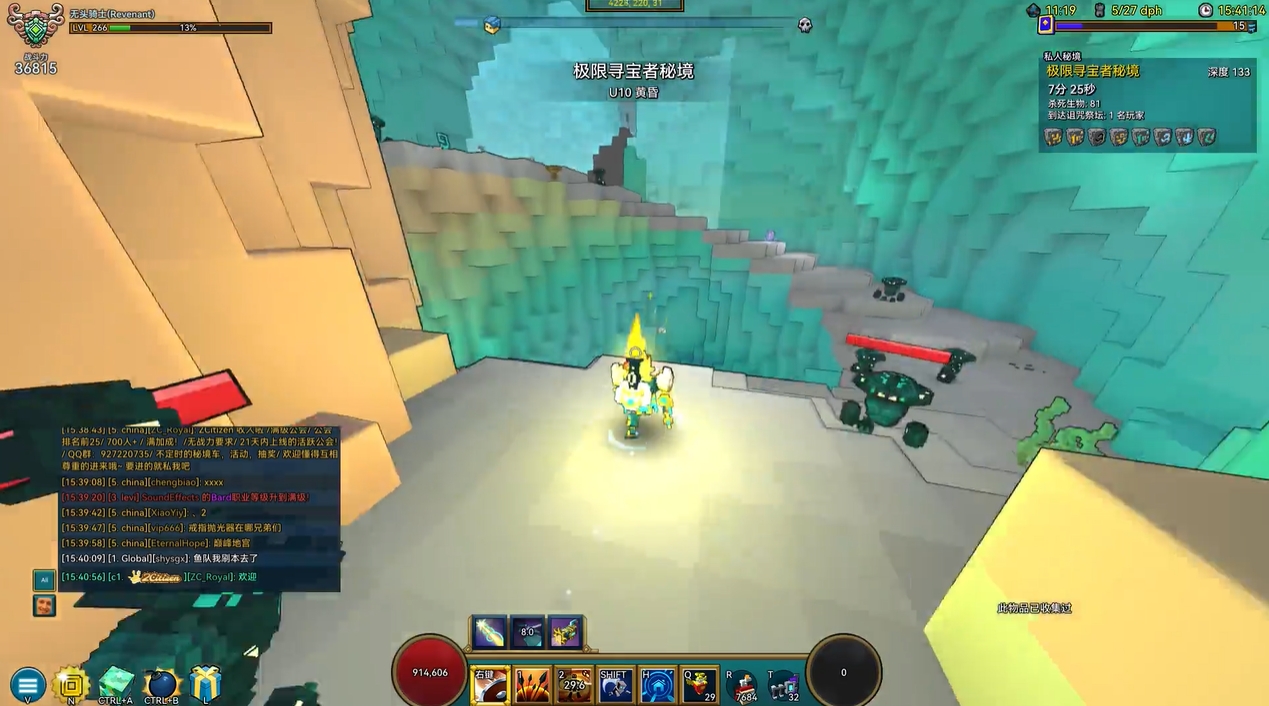Select the R item with 7684 count

coord(743,686)
